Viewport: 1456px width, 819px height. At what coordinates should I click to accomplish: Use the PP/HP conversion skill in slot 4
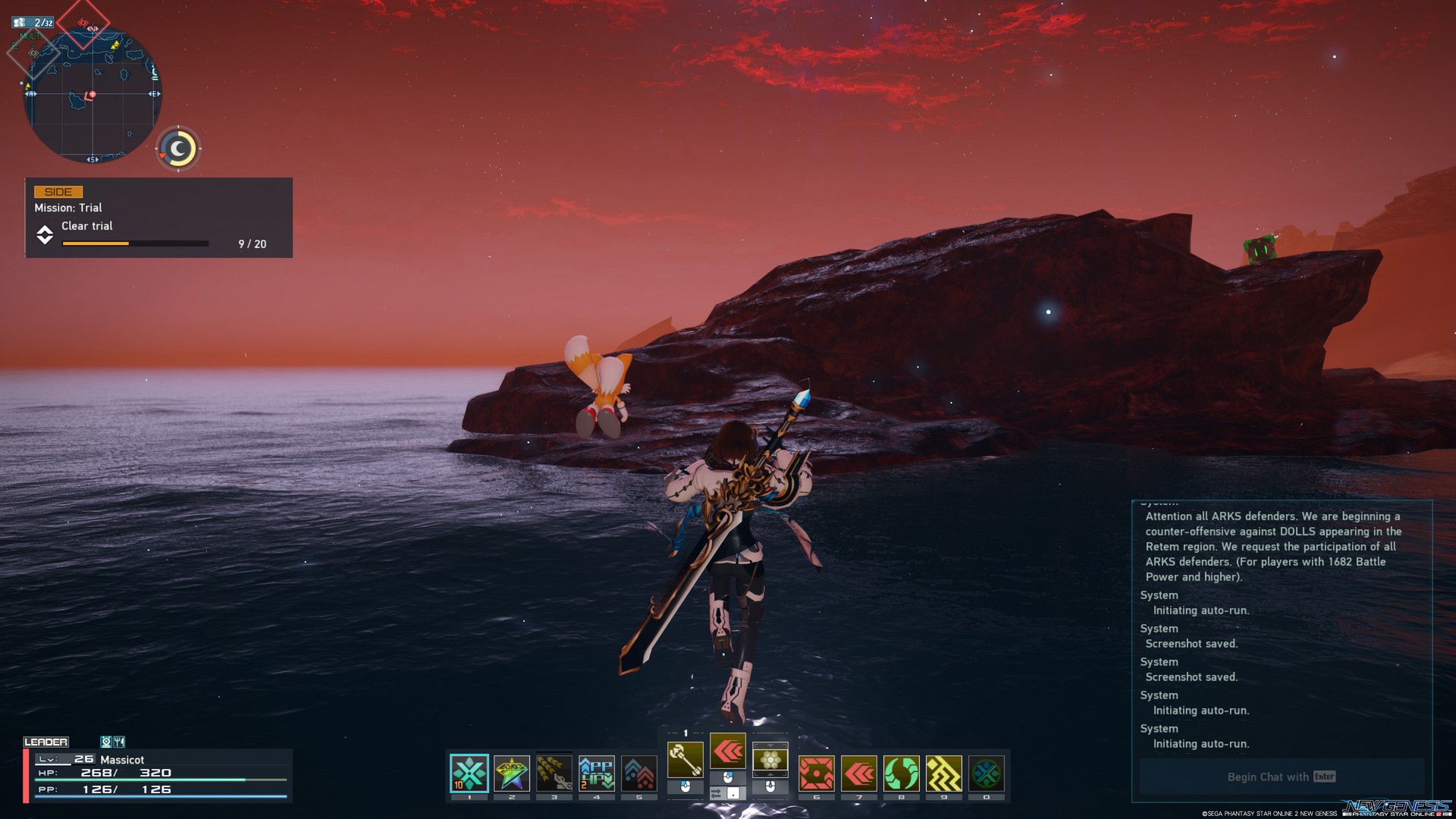coord(596,774)
